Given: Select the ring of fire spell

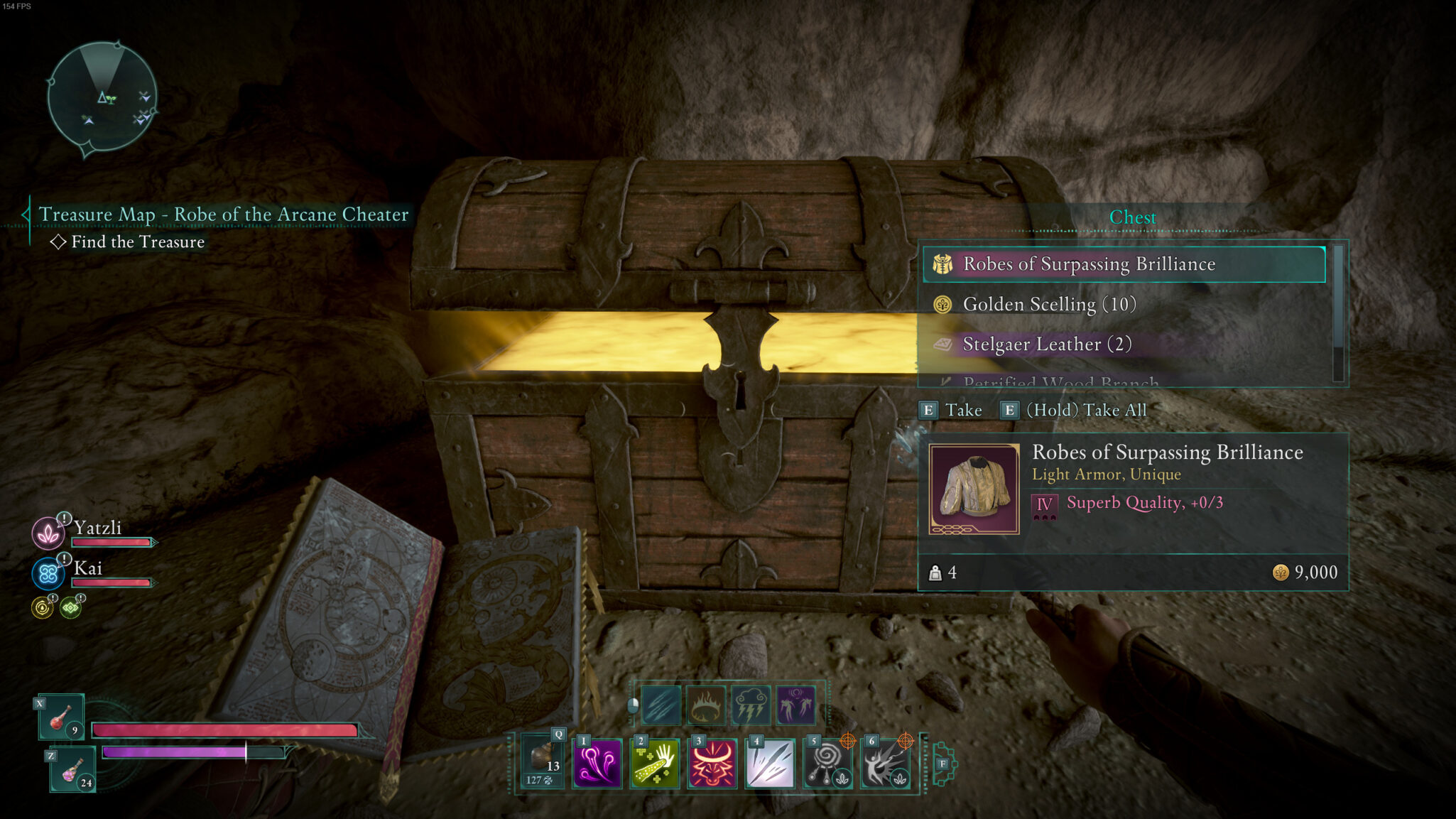Looking at the screenshot, I should (x=706, y=705).
